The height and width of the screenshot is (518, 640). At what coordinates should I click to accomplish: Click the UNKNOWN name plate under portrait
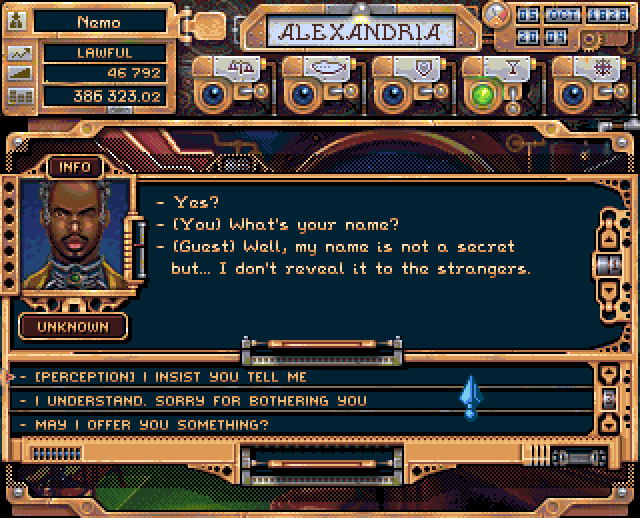pos(75,326)
